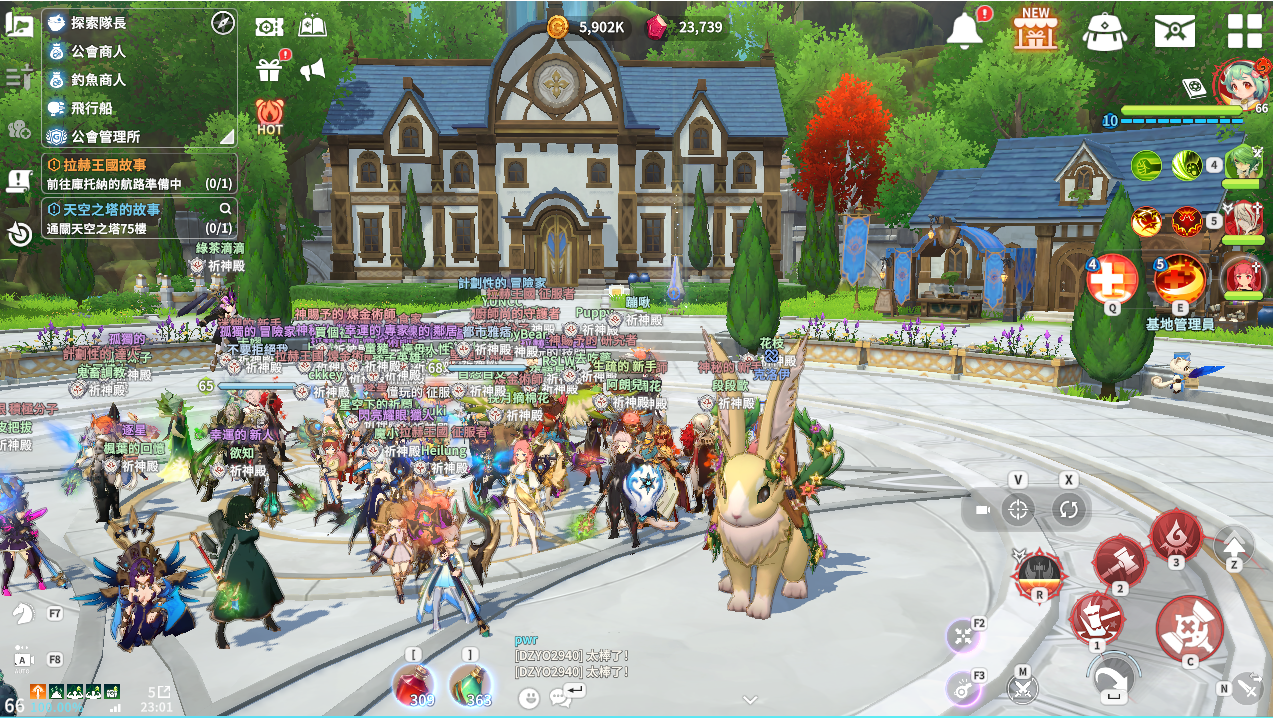This screenshot has height=718, width=1273.
Task: Open the notification bell
Action: (965, 31)
